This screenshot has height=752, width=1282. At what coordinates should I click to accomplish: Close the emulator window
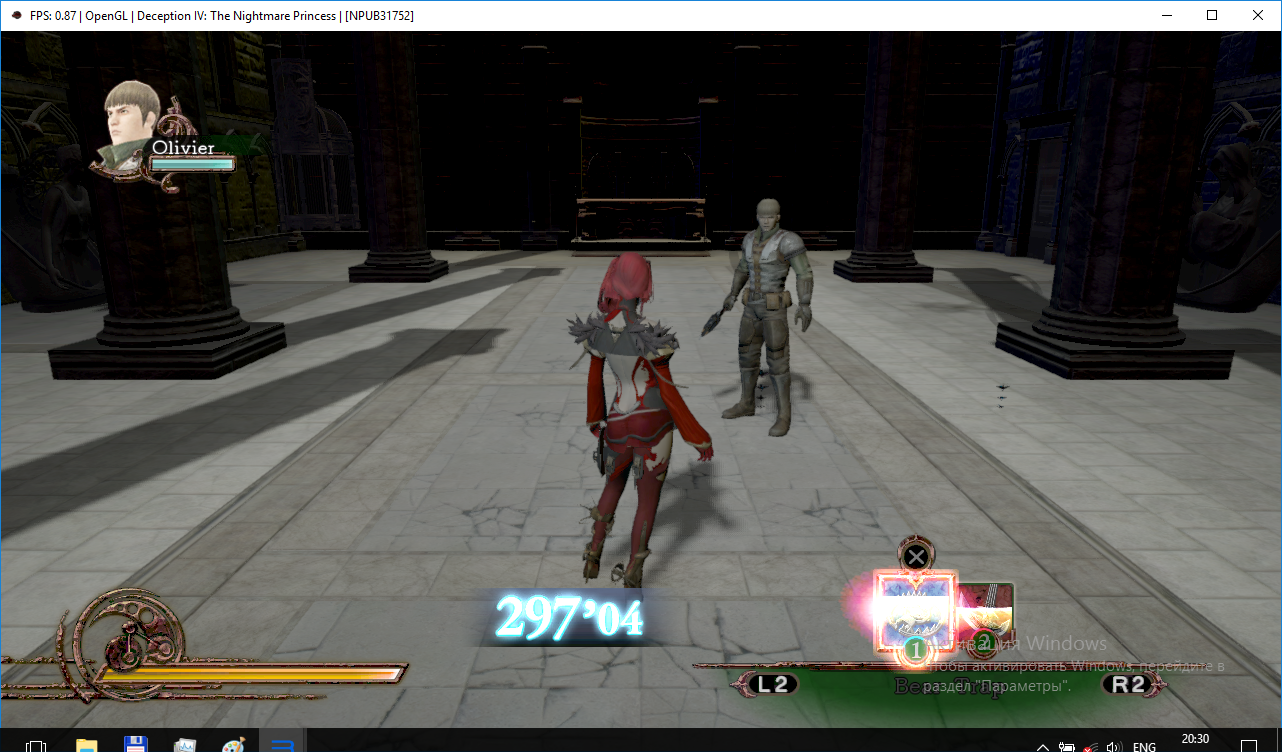(x=1257, y=15)
